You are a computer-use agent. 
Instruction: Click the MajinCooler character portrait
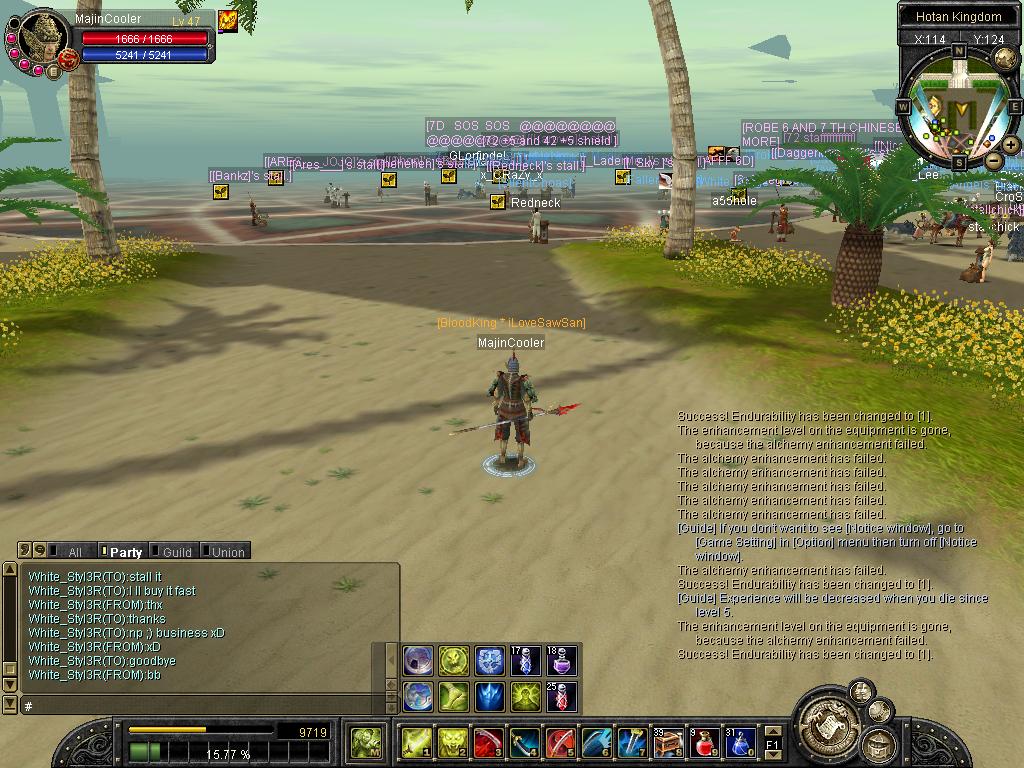tap(42, 41)
